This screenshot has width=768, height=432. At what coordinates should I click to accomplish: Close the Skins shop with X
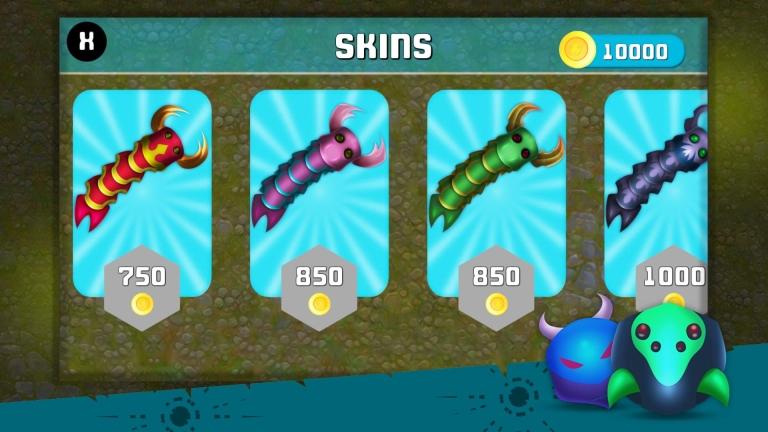[x=87, y=42]
